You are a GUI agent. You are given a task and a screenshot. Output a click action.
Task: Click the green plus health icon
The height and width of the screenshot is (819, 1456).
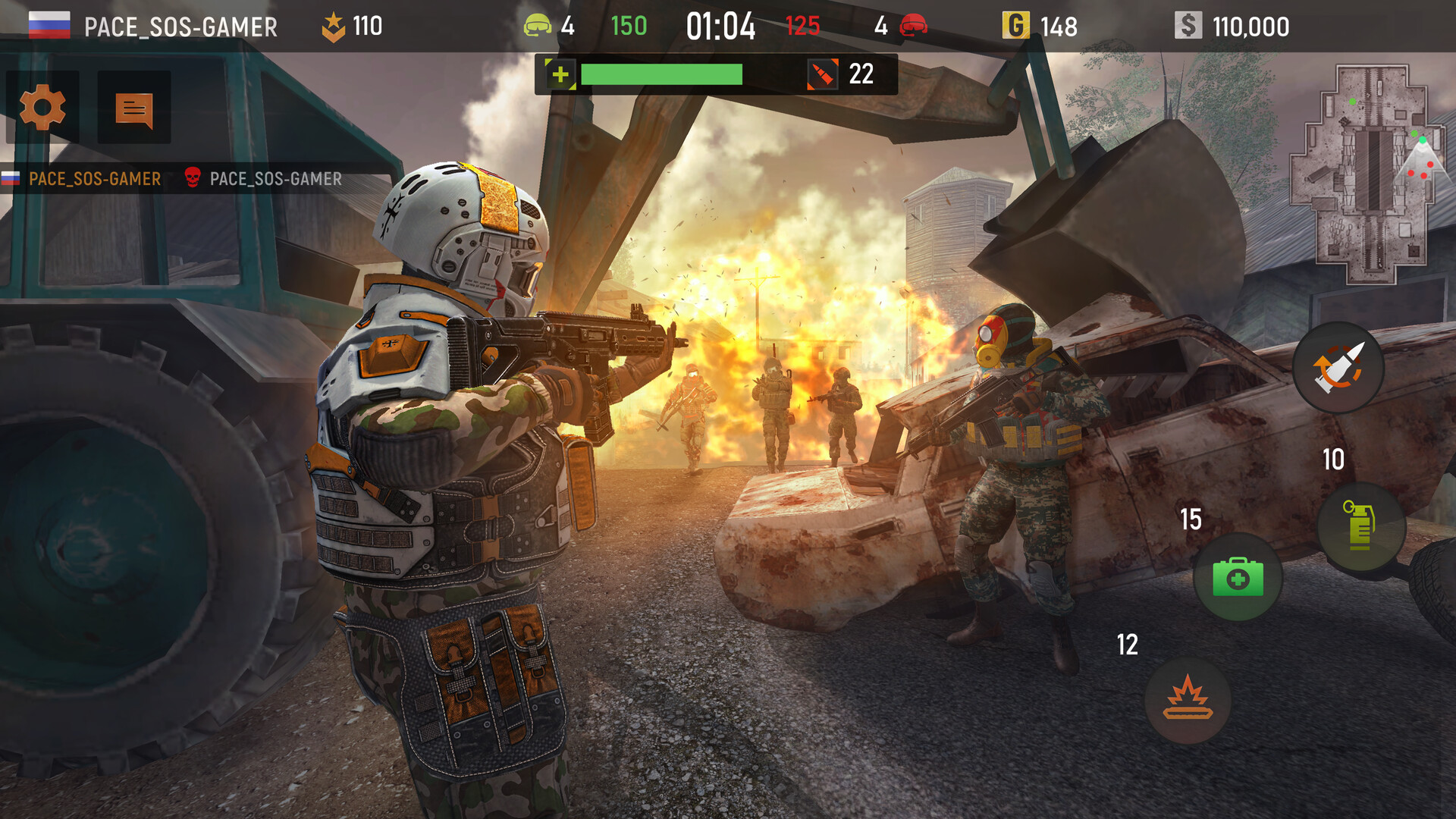(x=559, y=74)
